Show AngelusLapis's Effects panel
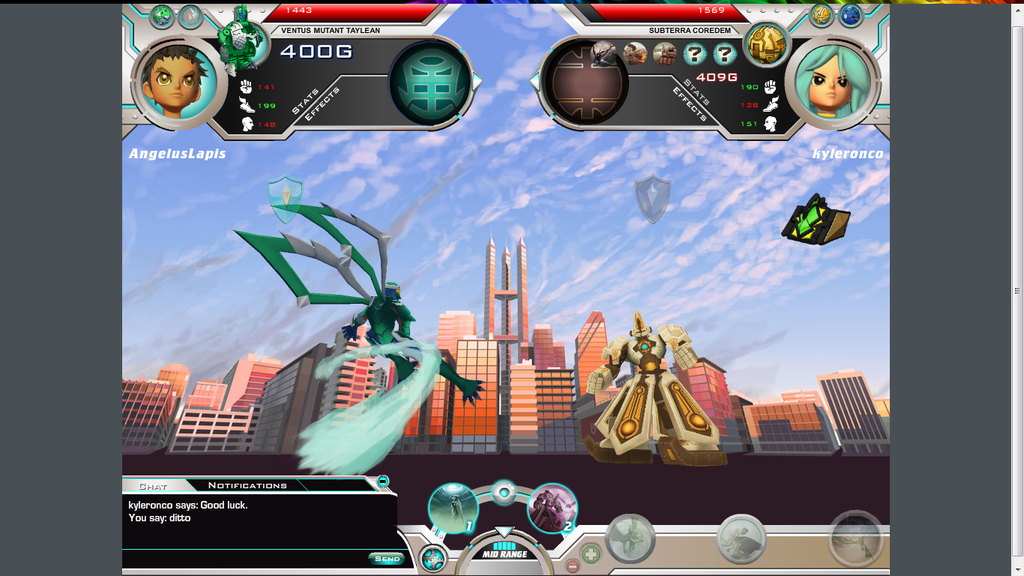Image resolution: width=1024 pixels, height=576 pixels. tap(325, 104)
